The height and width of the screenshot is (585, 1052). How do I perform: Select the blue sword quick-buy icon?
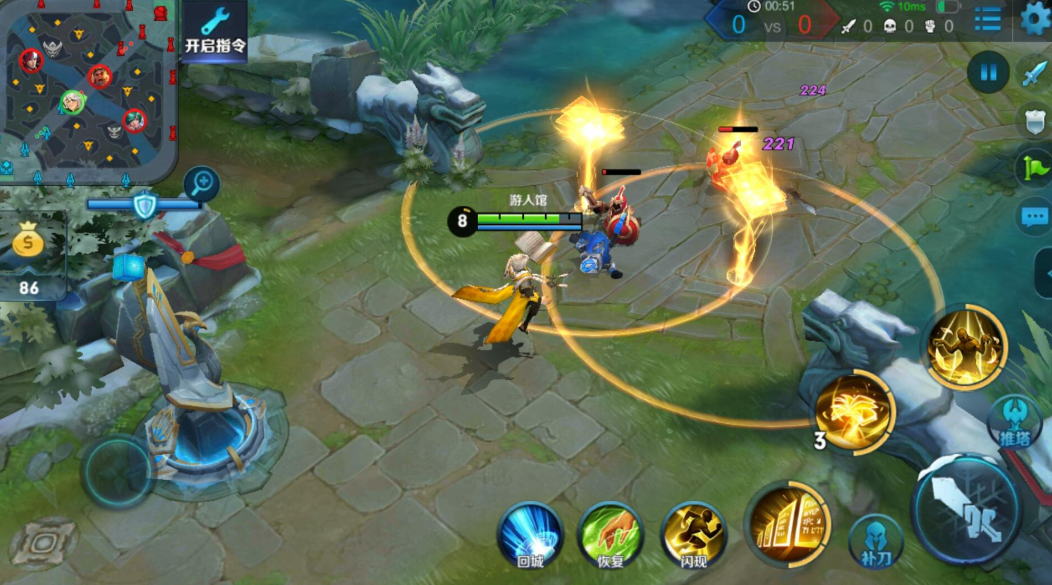coord(1032,73)
